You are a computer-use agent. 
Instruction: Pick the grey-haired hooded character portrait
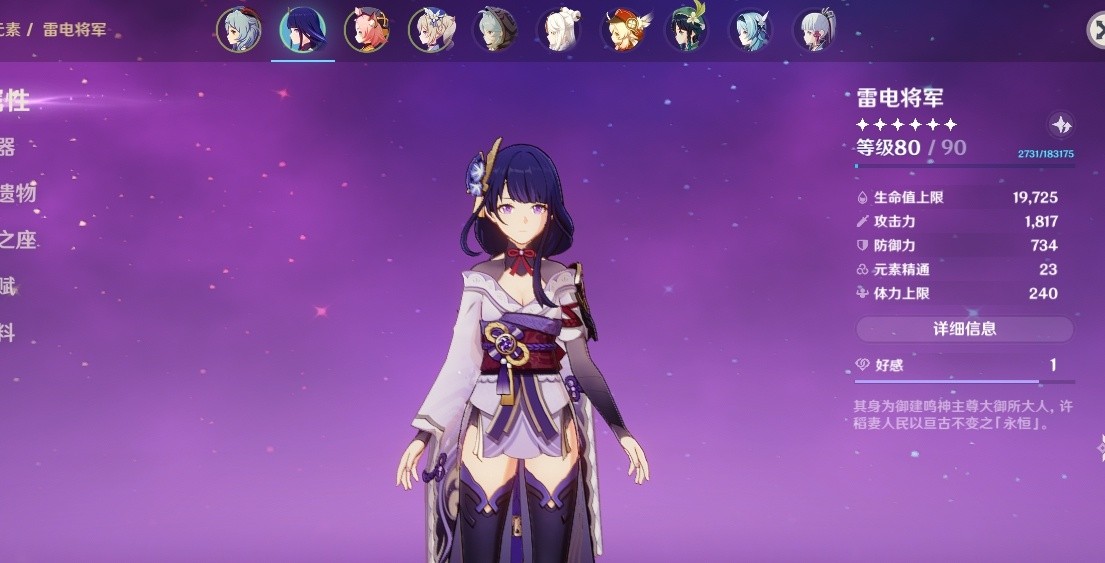[x=495, y=30]
